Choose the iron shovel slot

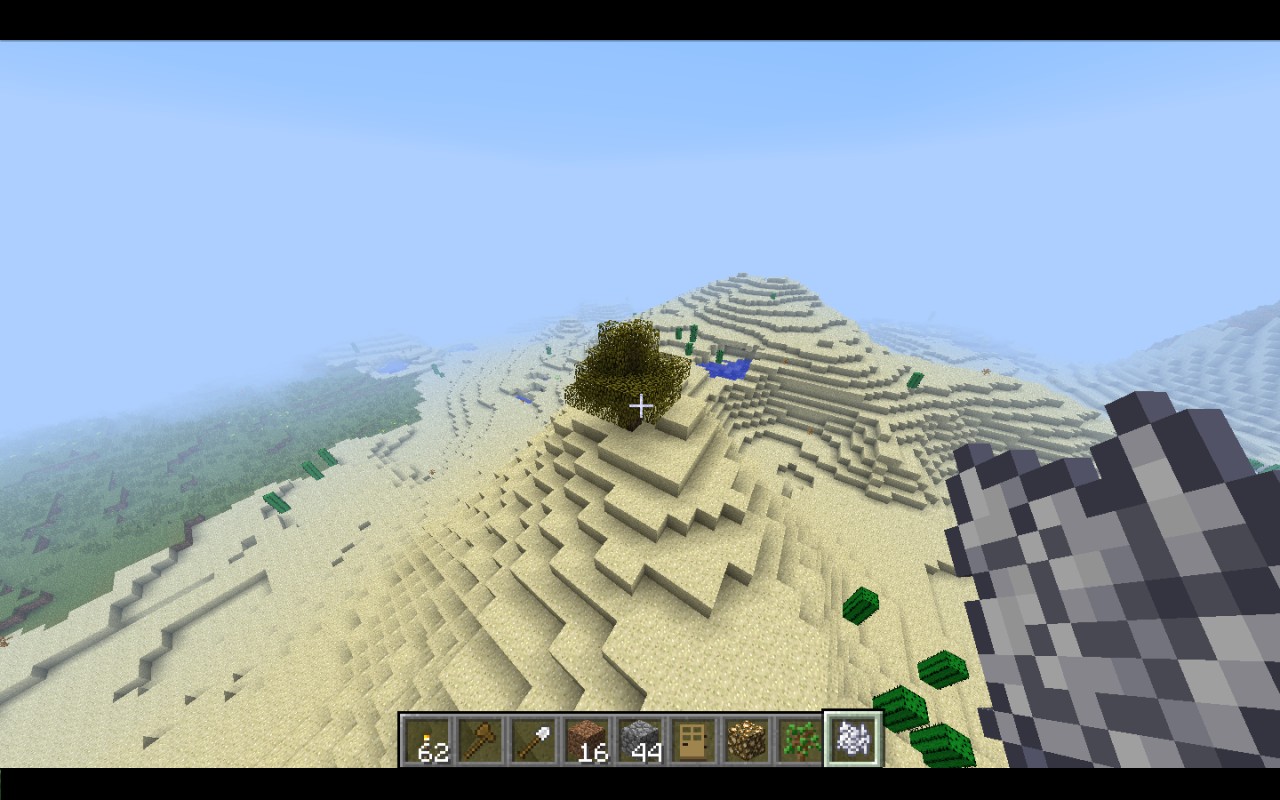click(x=533, y=741)
